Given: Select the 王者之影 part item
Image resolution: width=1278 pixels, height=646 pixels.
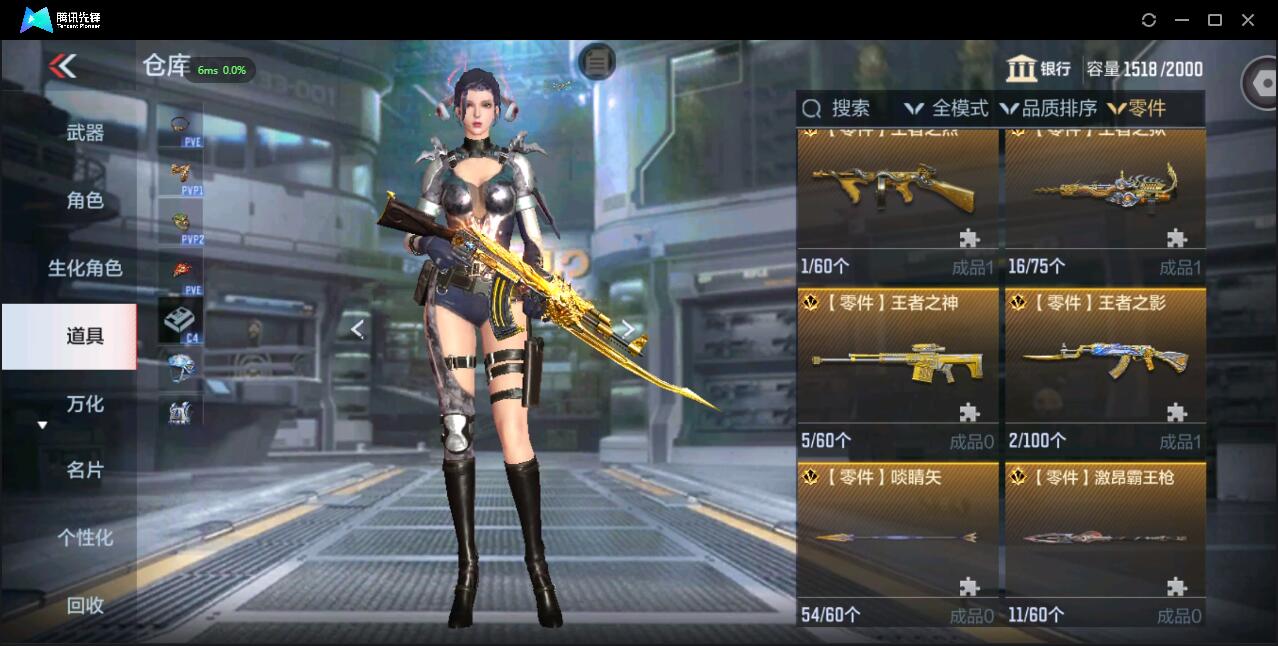Looking at the screenshot, I should tap(1105, 368).
